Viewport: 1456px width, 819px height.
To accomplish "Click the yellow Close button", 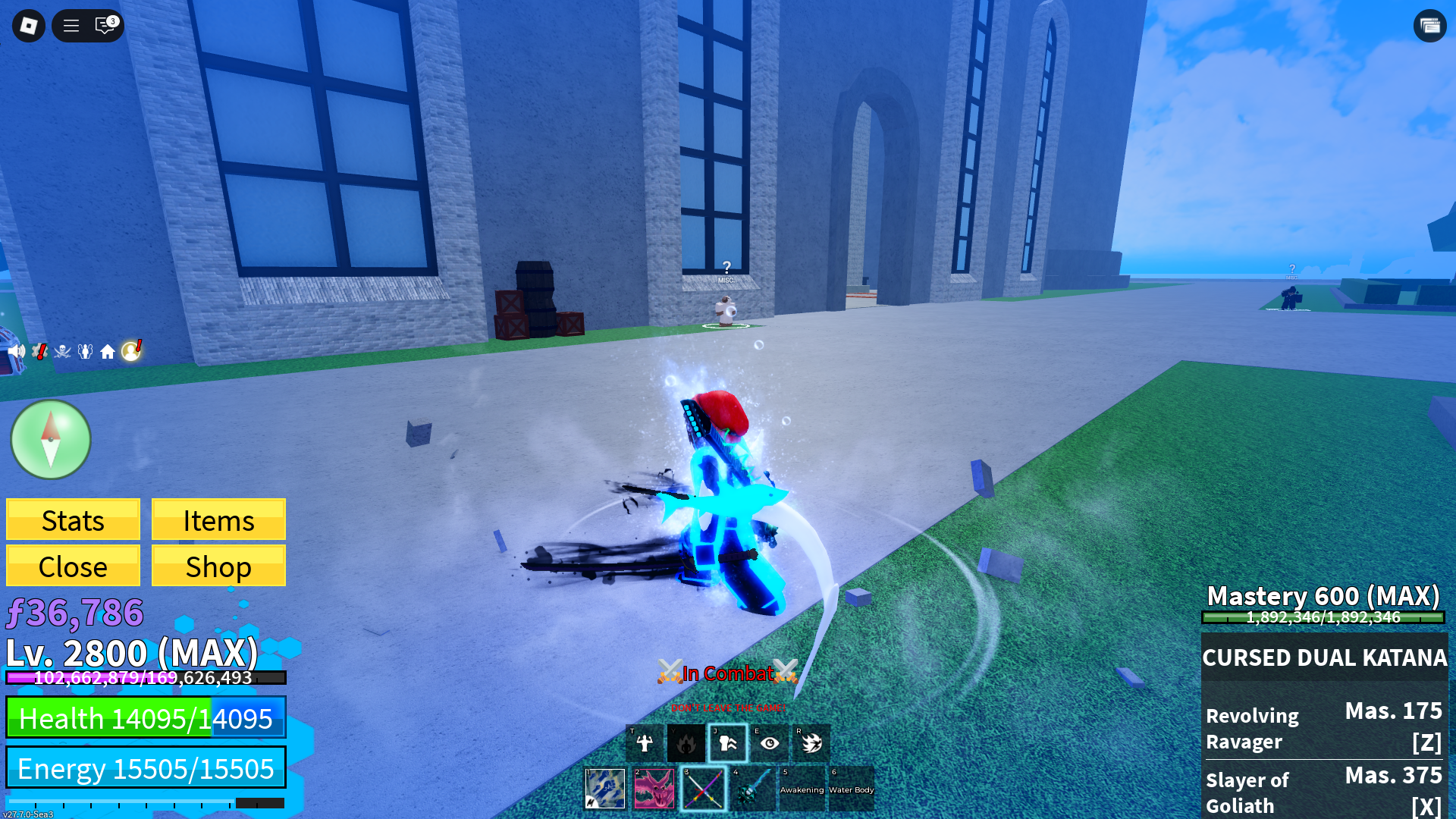I will [73, 566].
